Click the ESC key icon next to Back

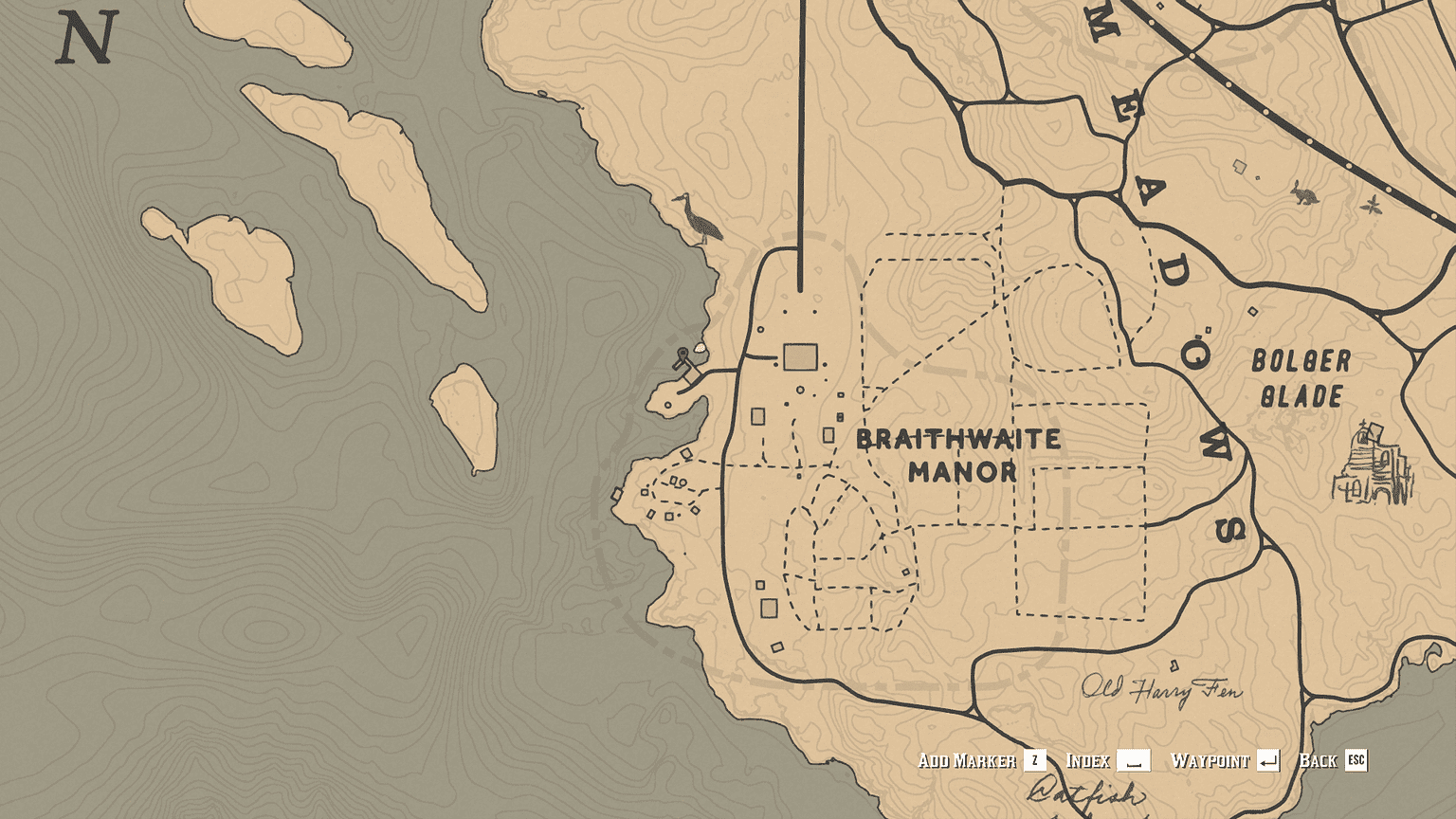1355,760
